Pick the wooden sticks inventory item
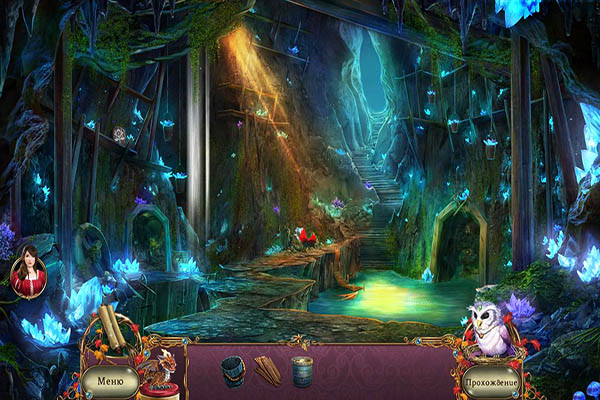Image resolution: width=600 pixels, height=400 pixels. point(267,371)
